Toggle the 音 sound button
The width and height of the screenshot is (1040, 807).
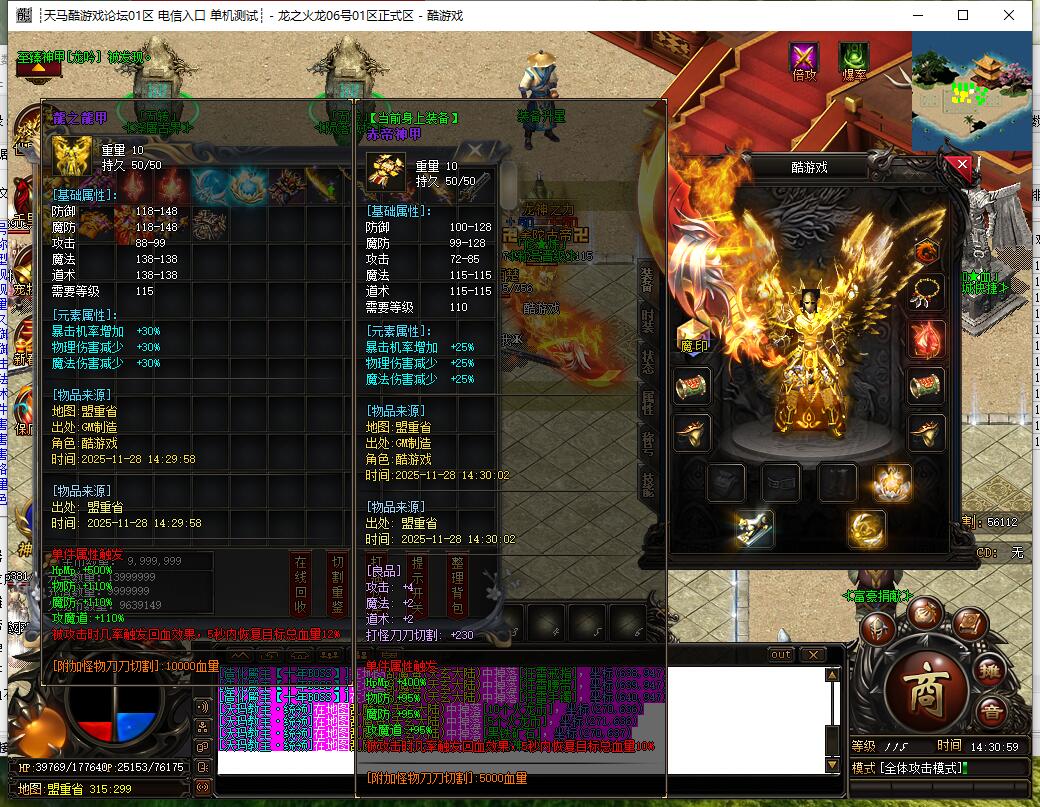click(991, 712)
